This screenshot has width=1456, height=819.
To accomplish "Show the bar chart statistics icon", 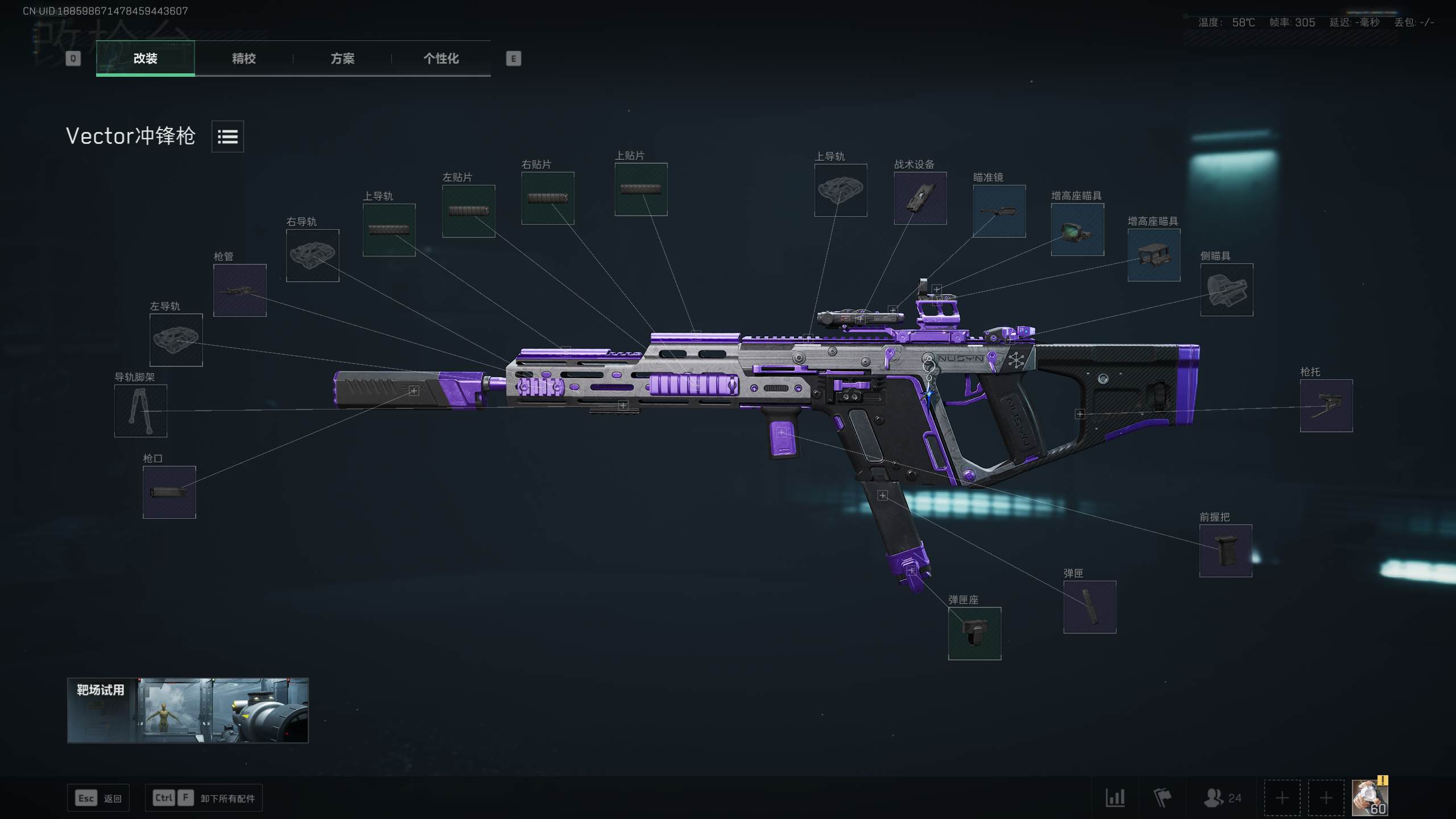I will [1115, 797].
